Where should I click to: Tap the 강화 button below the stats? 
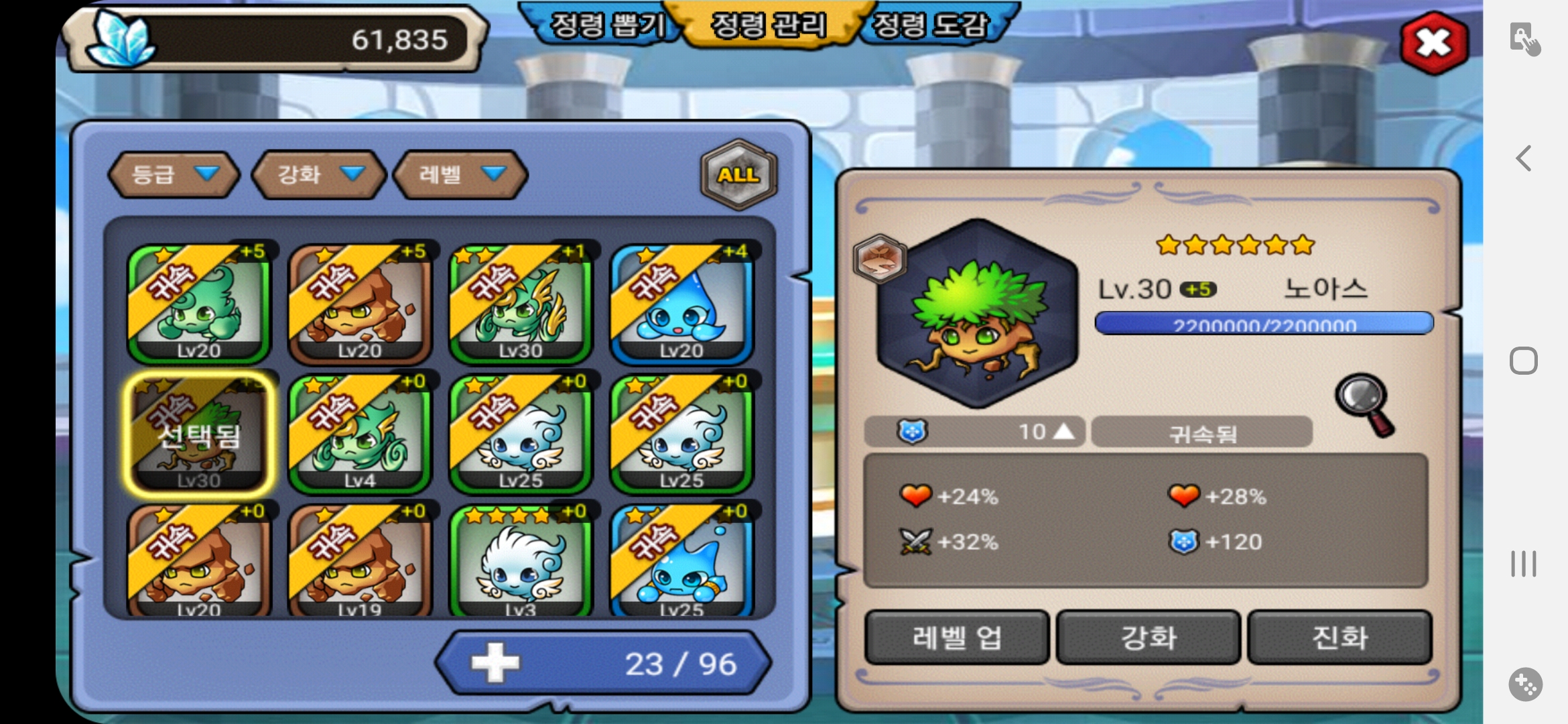tap(1149, 637)
